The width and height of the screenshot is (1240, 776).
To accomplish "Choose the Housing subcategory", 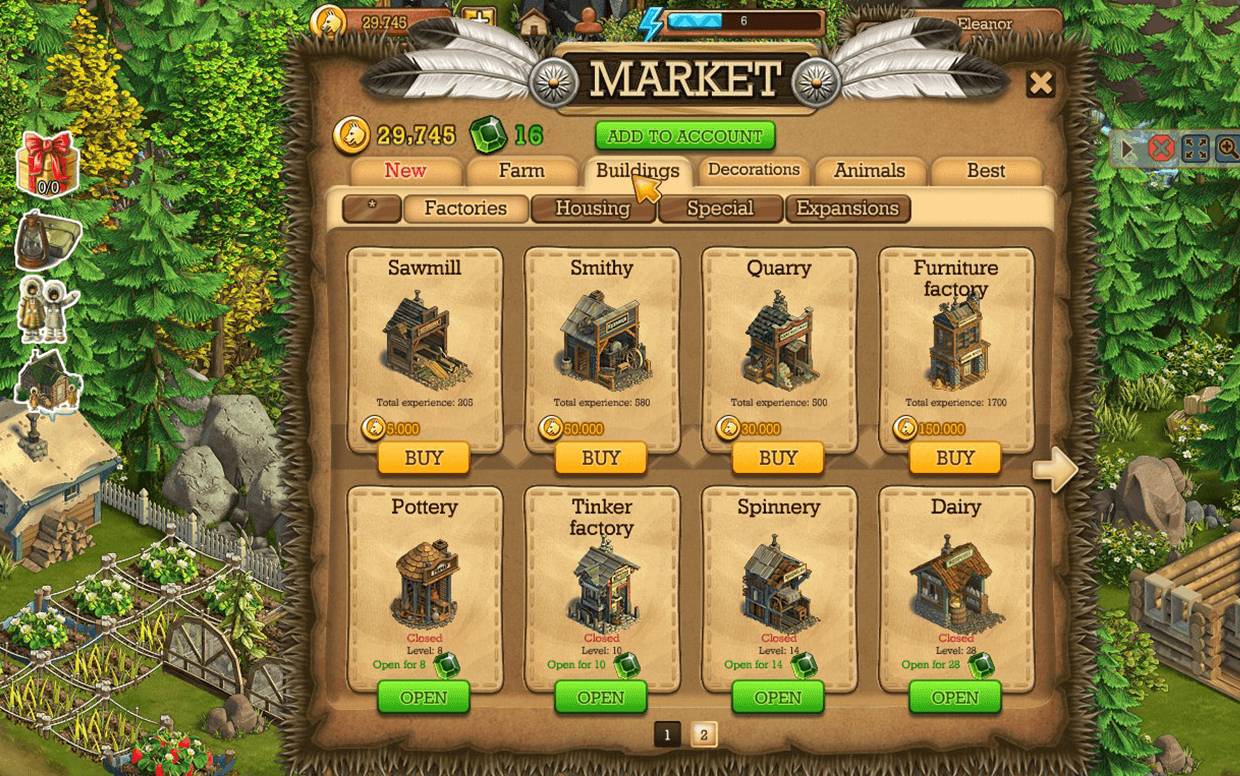I will (592, 208).
